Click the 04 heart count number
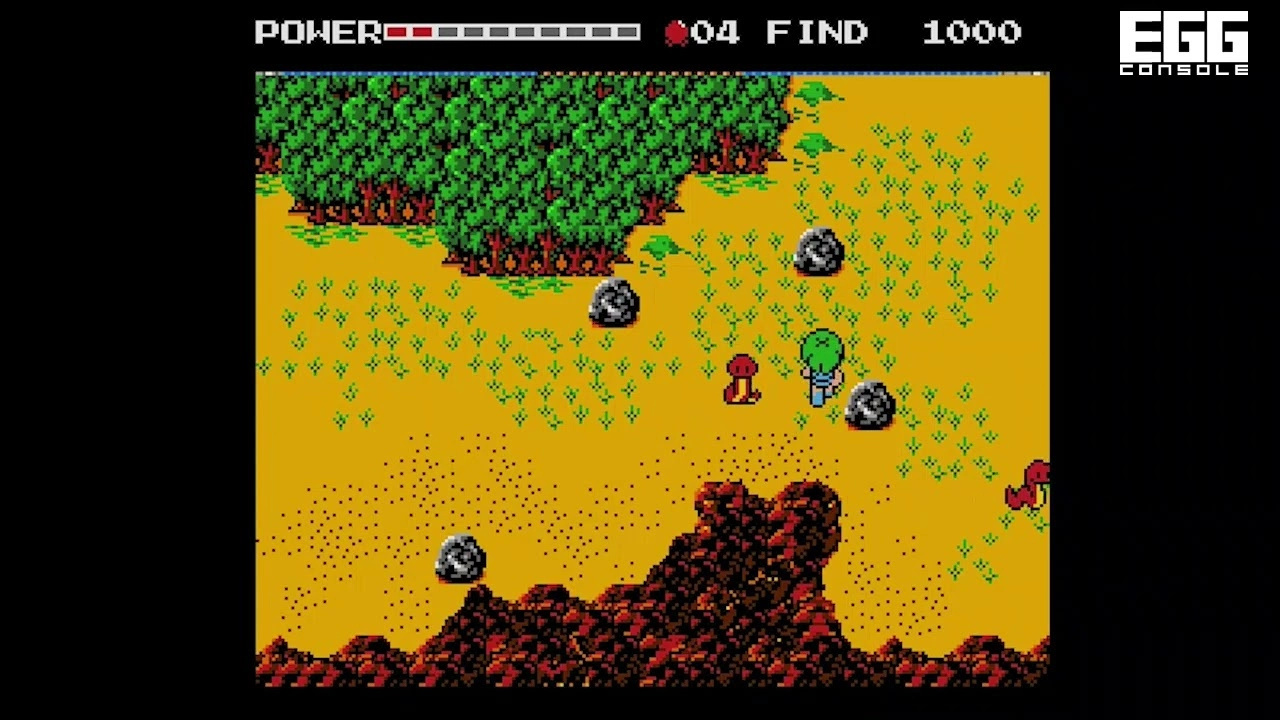 [x=716, y=32]
